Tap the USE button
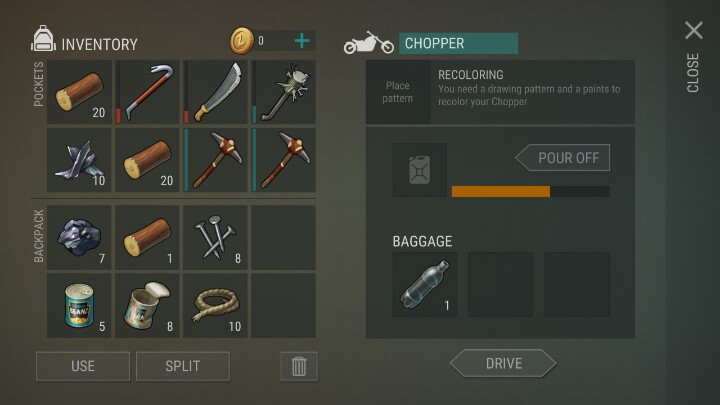This screenshot has height=405, width=720. coord(83,365)
